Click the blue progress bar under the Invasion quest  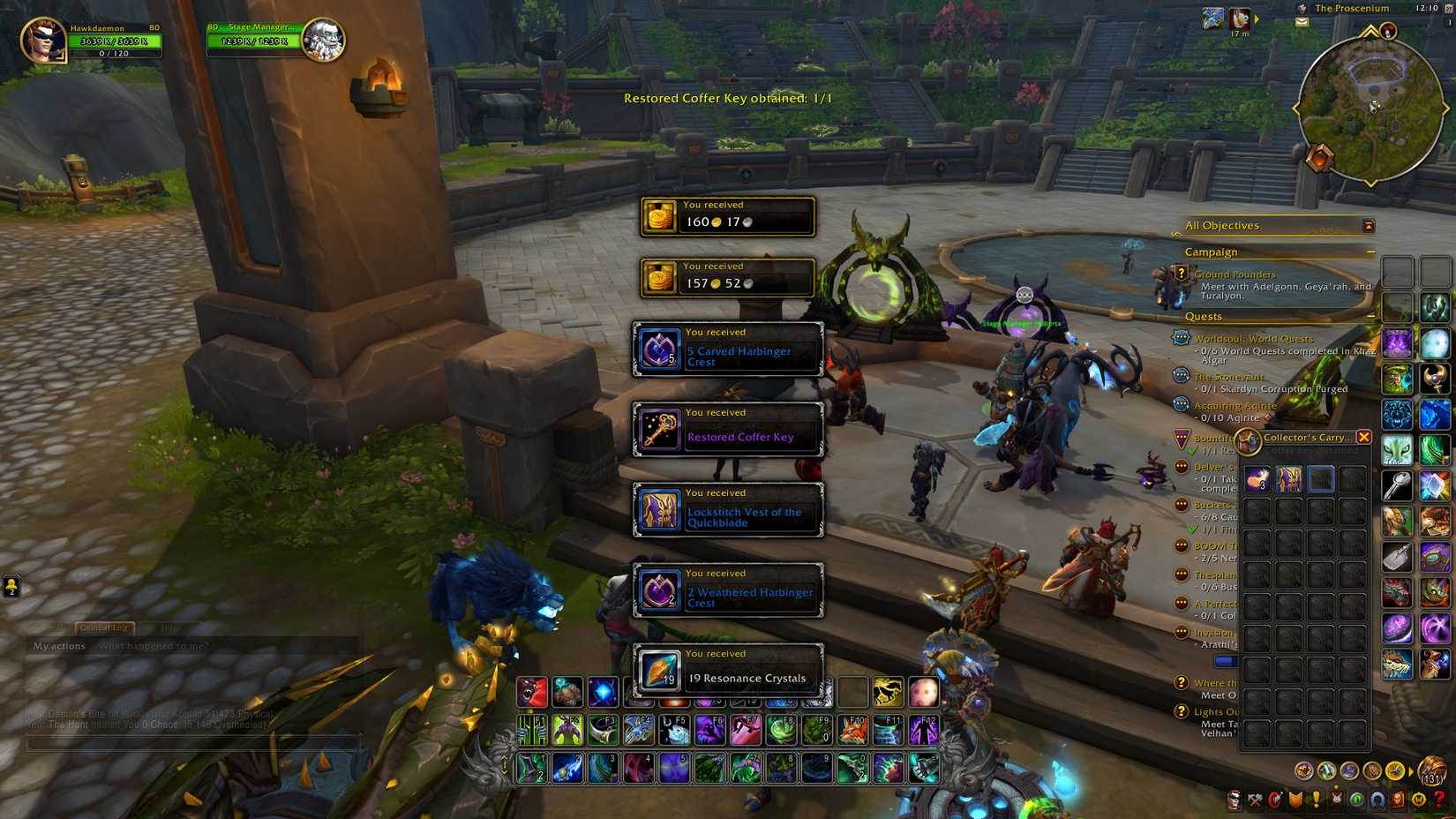click(1225, 660)
